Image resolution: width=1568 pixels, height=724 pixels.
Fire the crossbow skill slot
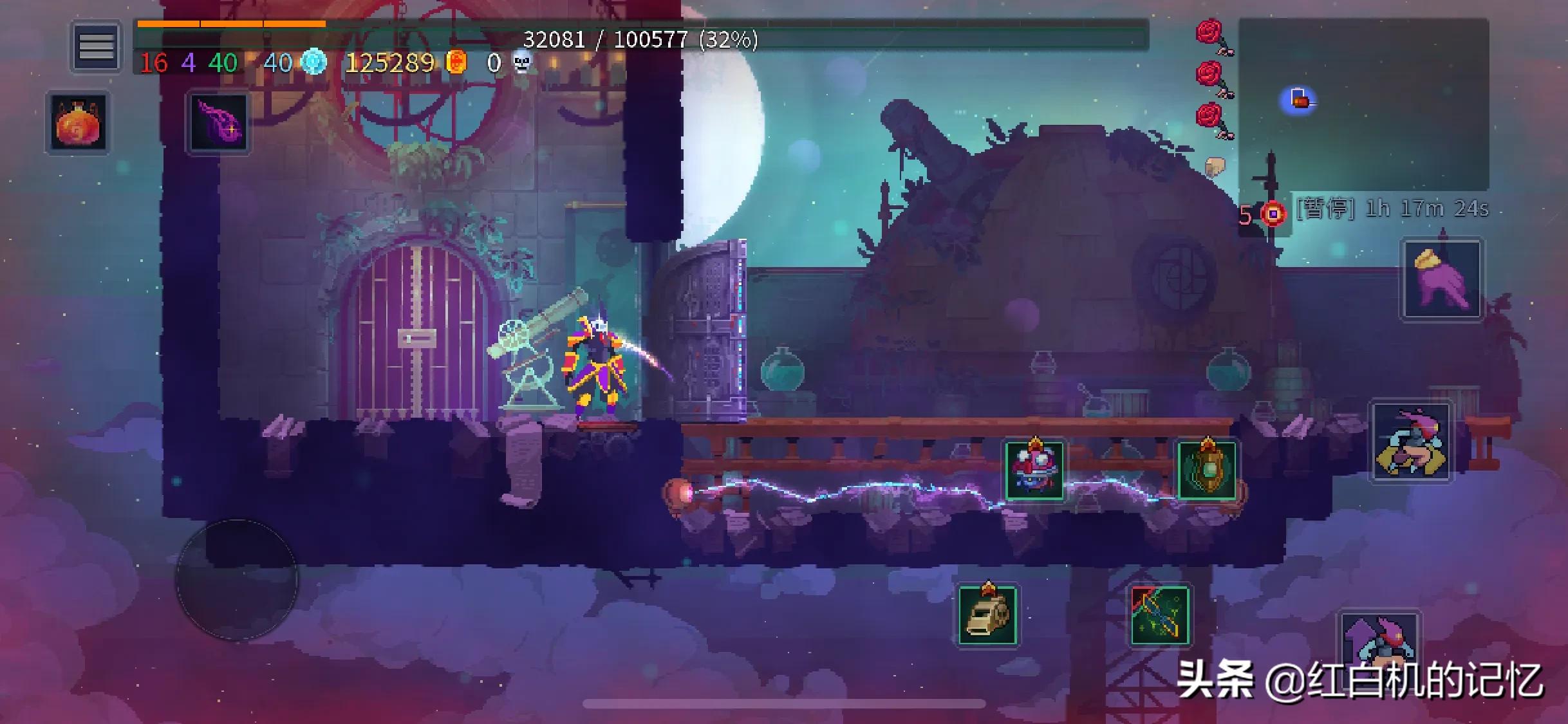click(1159, 615)
